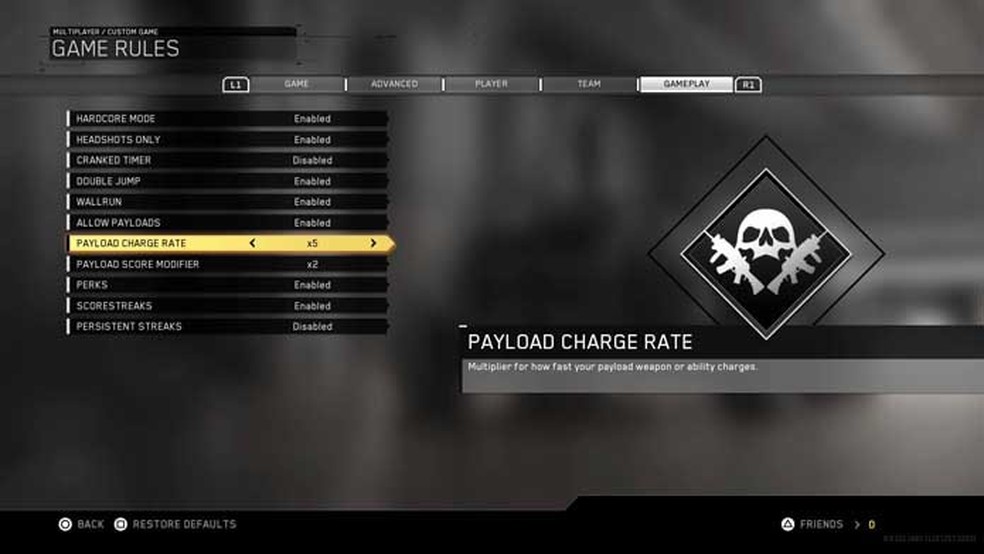Select the Payload Score Modifier row
The image size is (984, 554).
228,264
